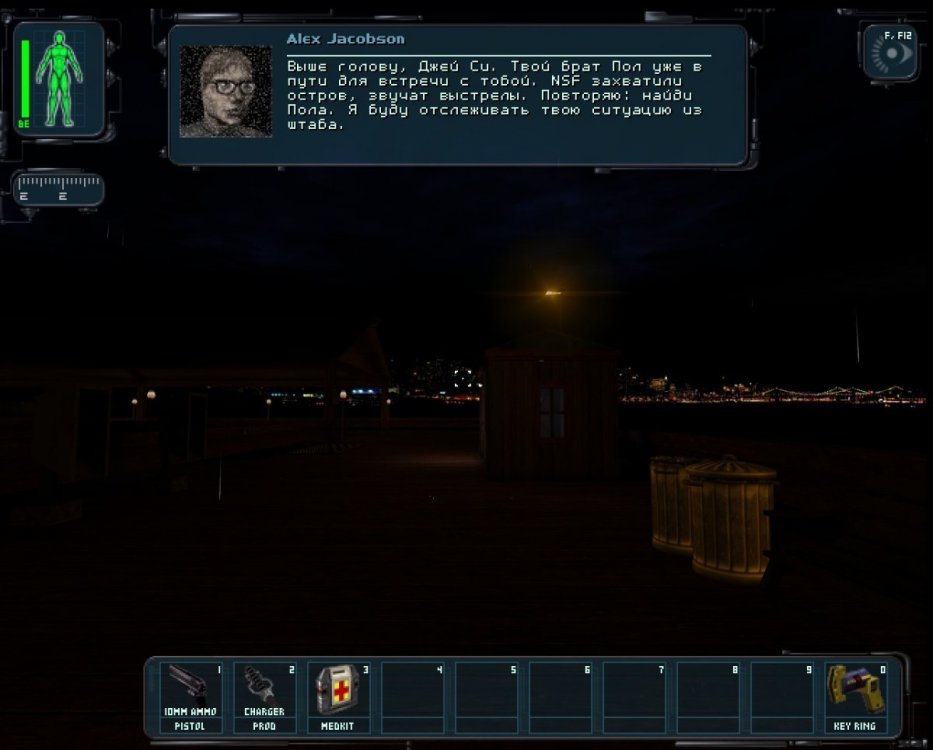Use the Medkit in the belt
The height and width of the screenshot is (750, 933).
[x=338, y=695]
